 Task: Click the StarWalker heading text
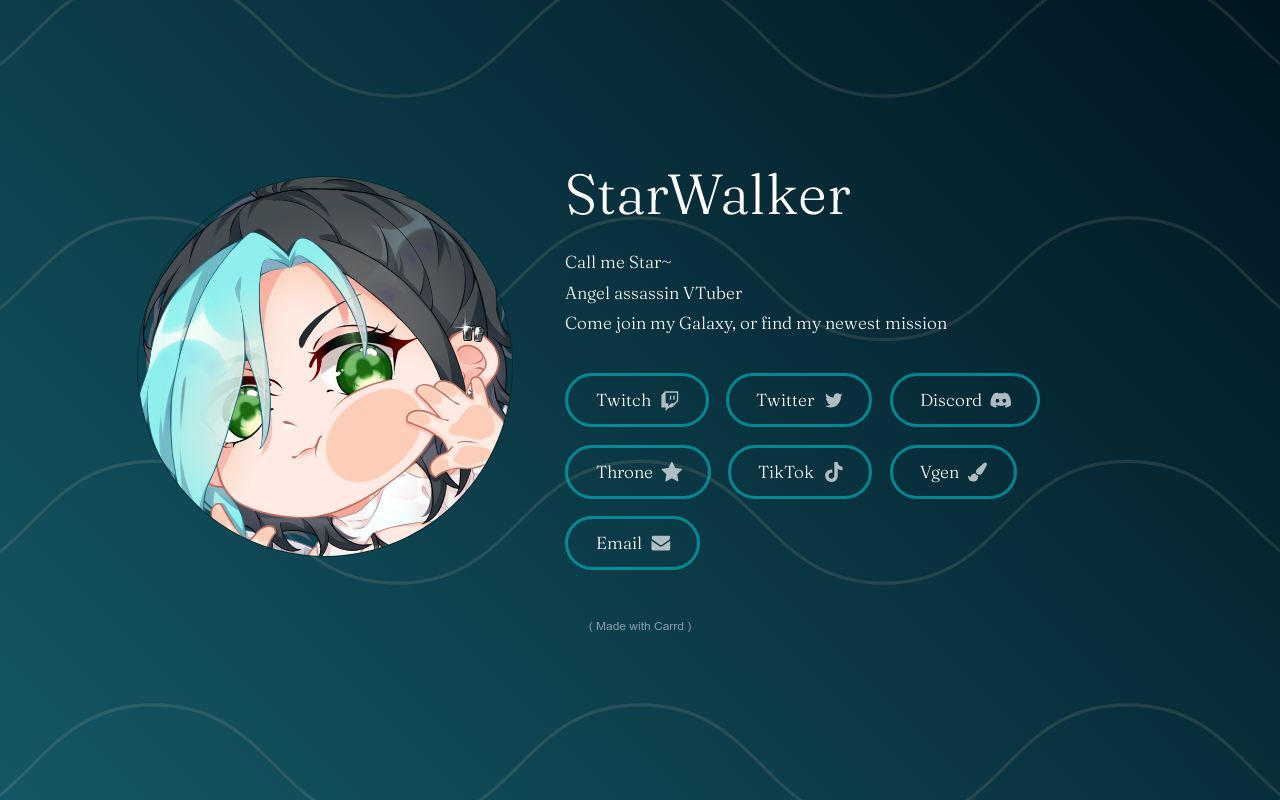(x=707, y=197)
